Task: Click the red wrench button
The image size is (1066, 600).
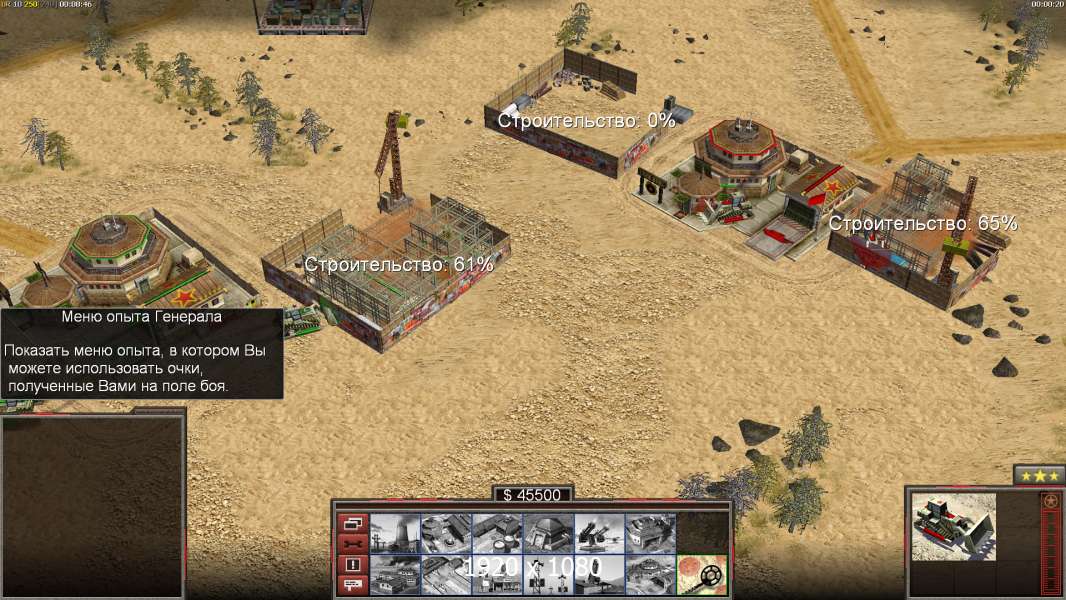Action: pos(353,543)
